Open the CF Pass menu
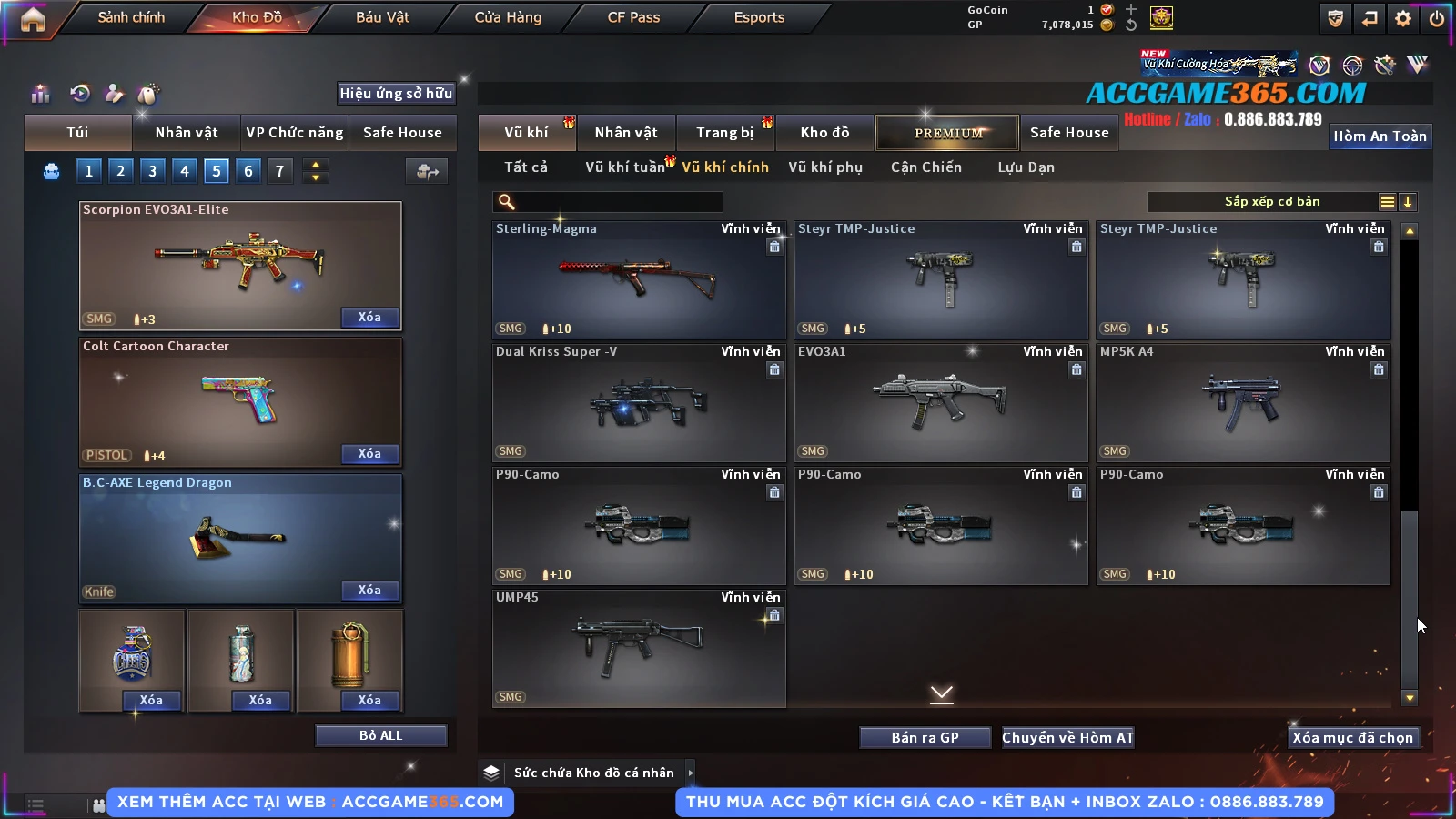 tap(633, 17)
